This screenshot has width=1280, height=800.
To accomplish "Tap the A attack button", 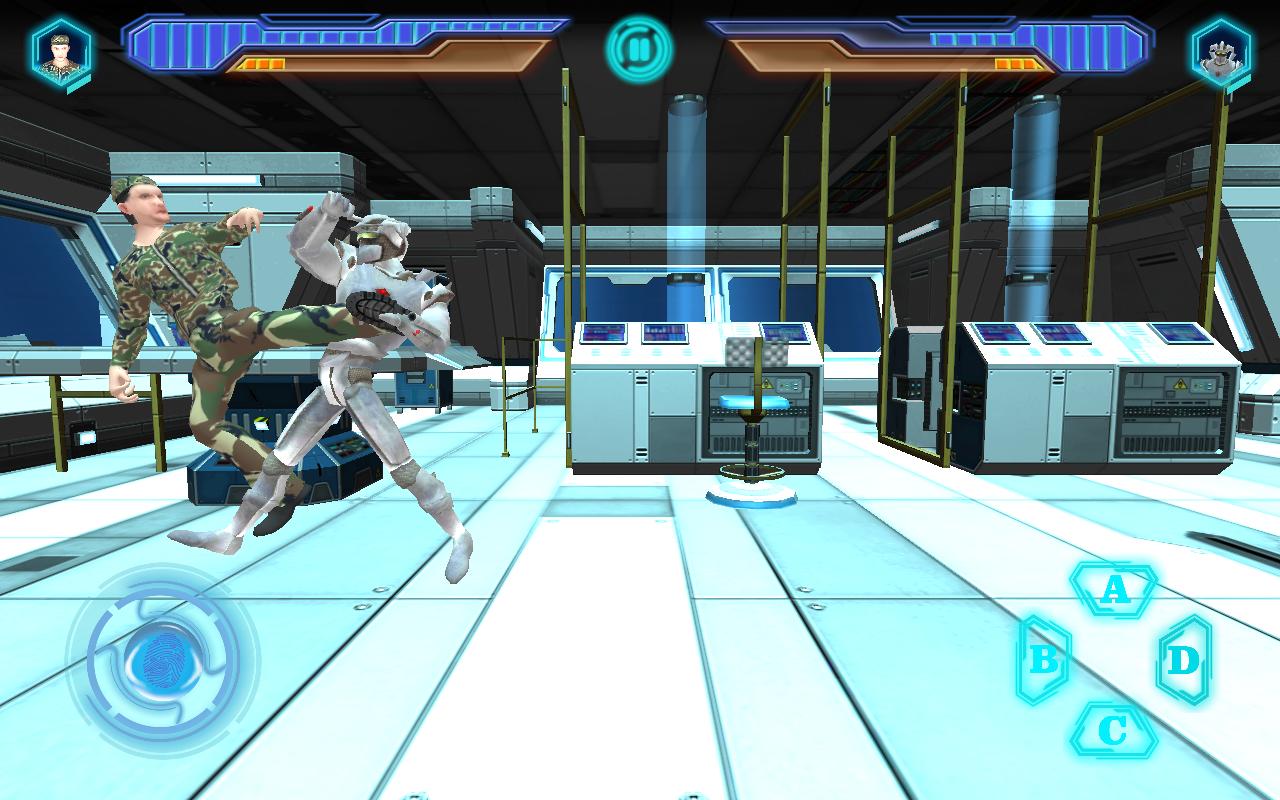I will [x=1113, y=590].
